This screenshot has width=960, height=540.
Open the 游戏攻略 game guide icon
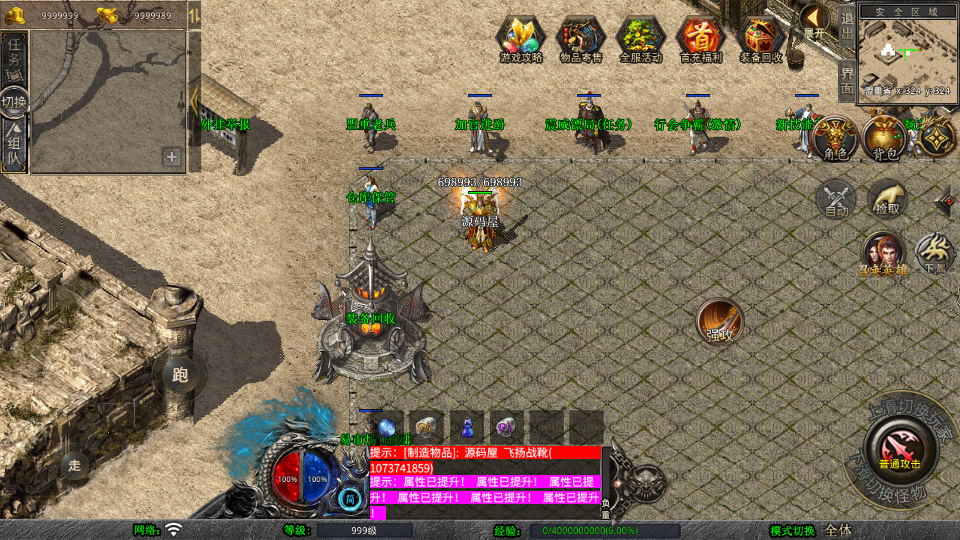pos(521,38)
